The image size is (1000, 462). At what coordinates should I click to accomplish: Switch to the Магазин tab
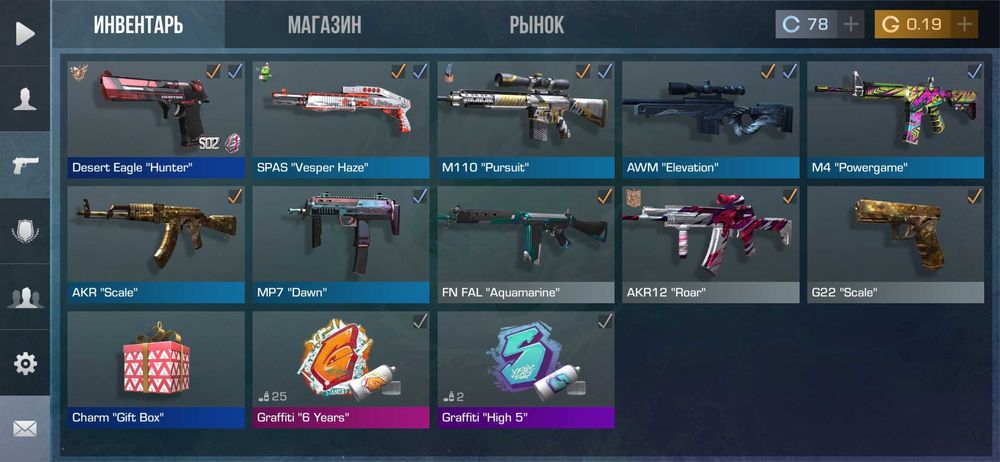[x=324, y=25]
